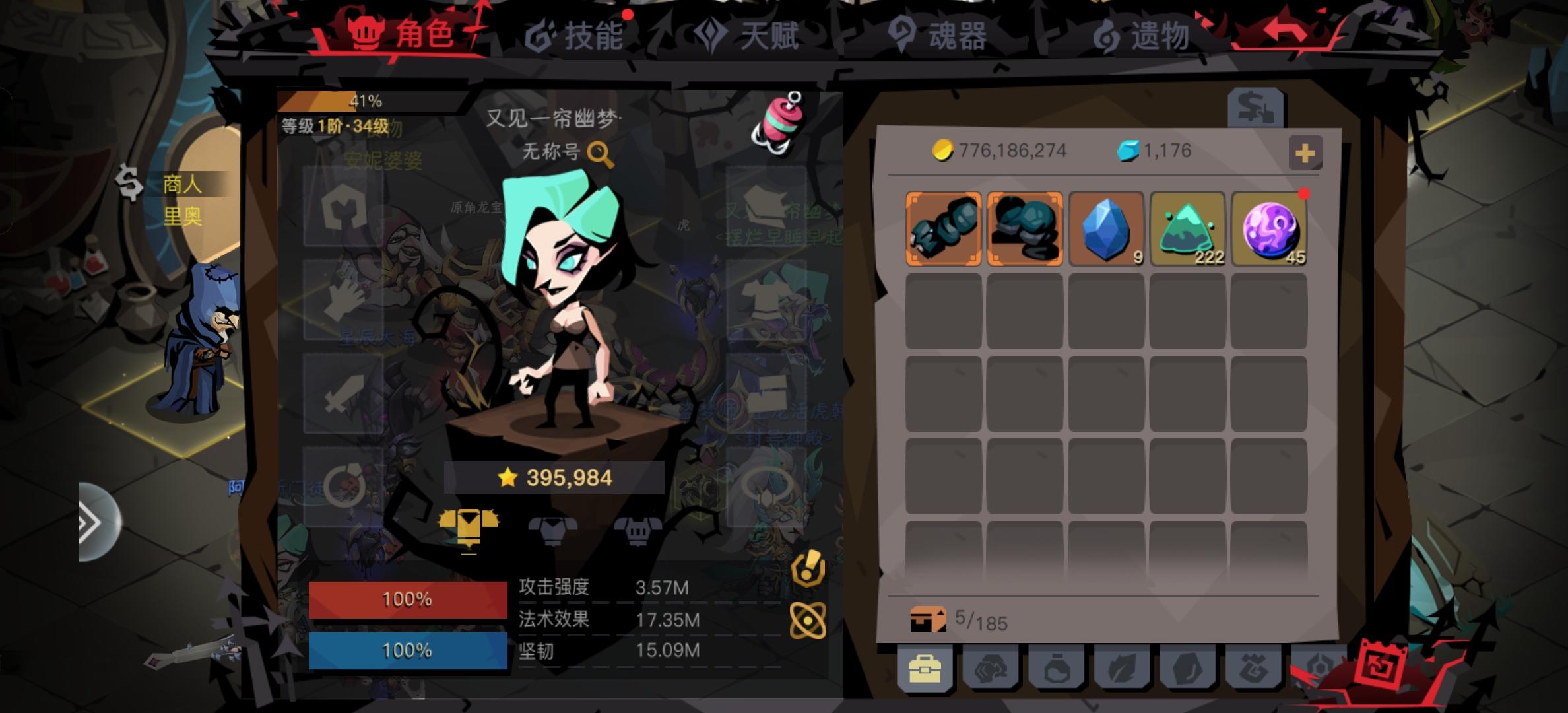Viewport: 1568px width, 713px height.
Task: Select the highlighted helmet slot toggle
Action: 468,528
